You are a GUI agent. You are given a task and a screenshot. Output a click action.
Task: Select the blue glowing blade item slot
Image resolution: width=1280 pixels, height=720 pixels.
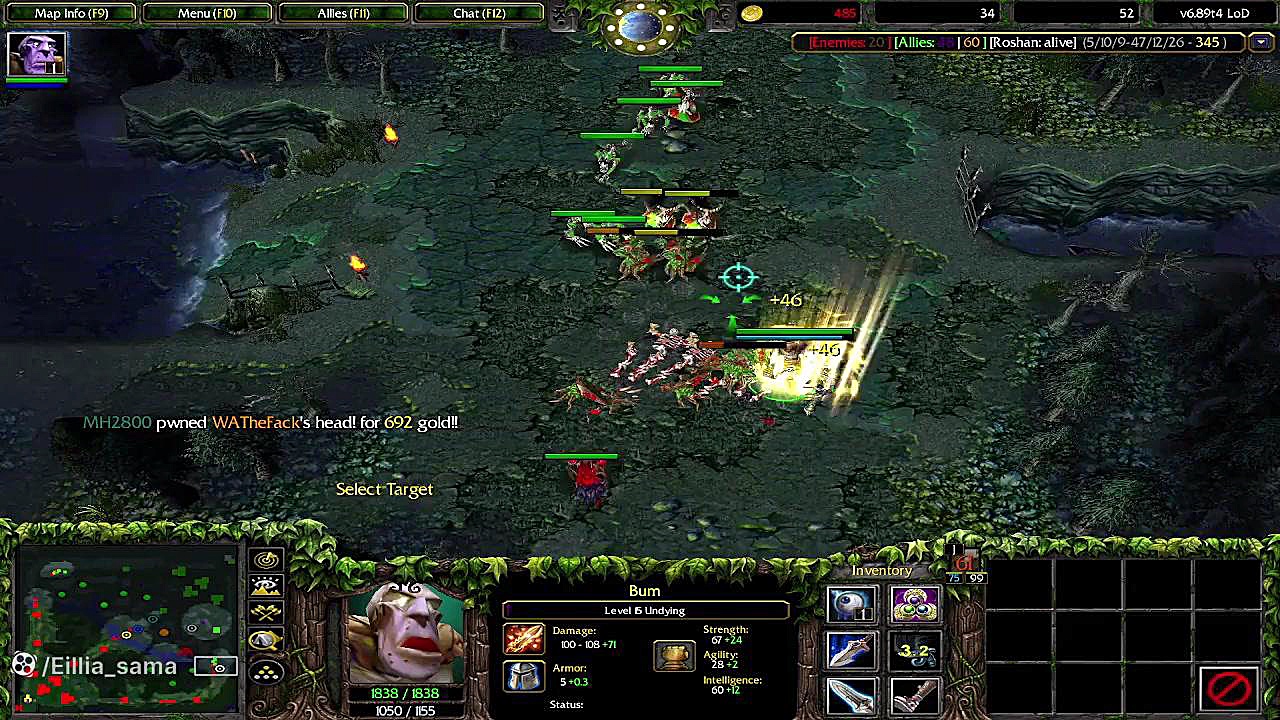coord(852,651)
